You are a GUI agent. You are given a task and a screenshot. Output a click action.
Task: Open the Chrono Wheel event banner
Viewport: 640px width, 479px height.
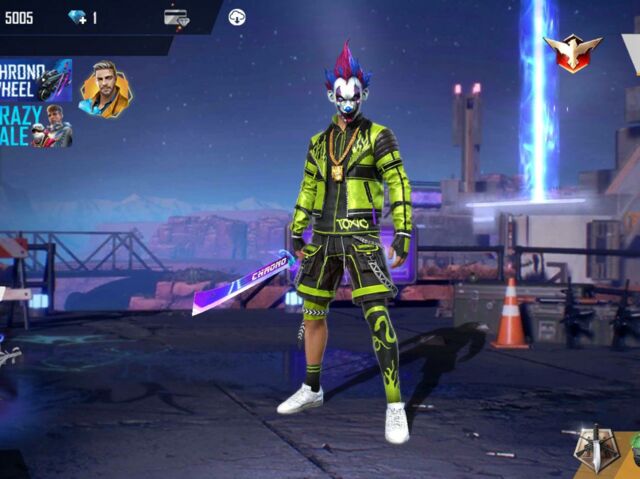point(35,80)
